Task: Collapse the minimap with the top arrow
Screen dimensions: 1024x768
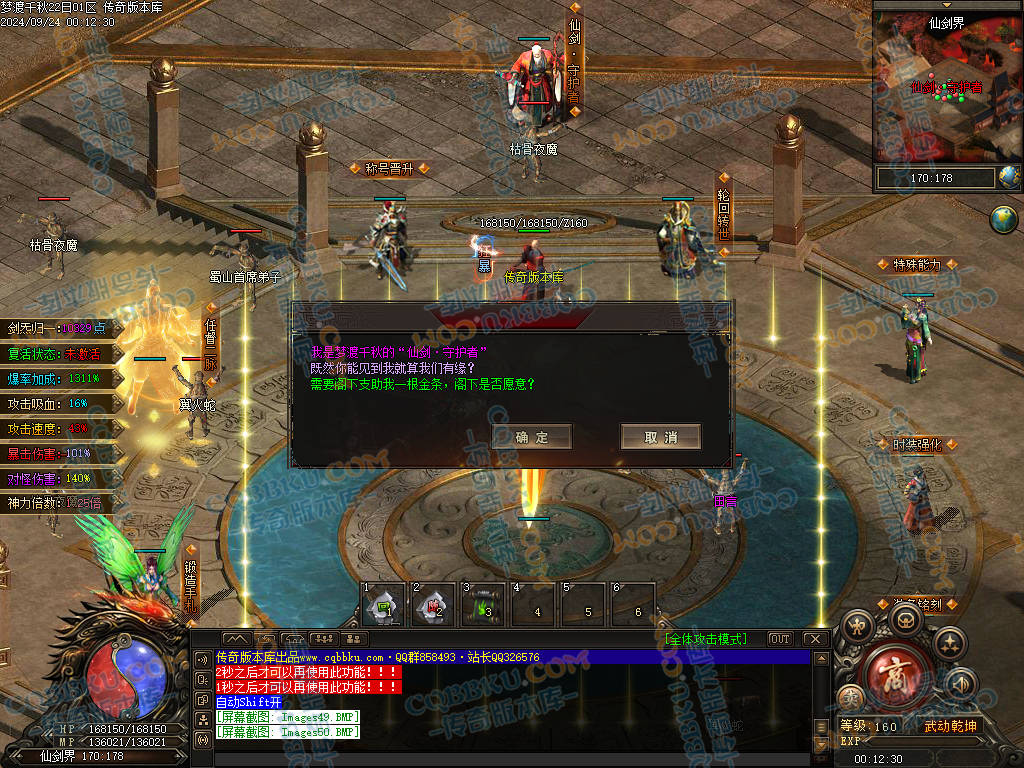Action: click(947, 5)
